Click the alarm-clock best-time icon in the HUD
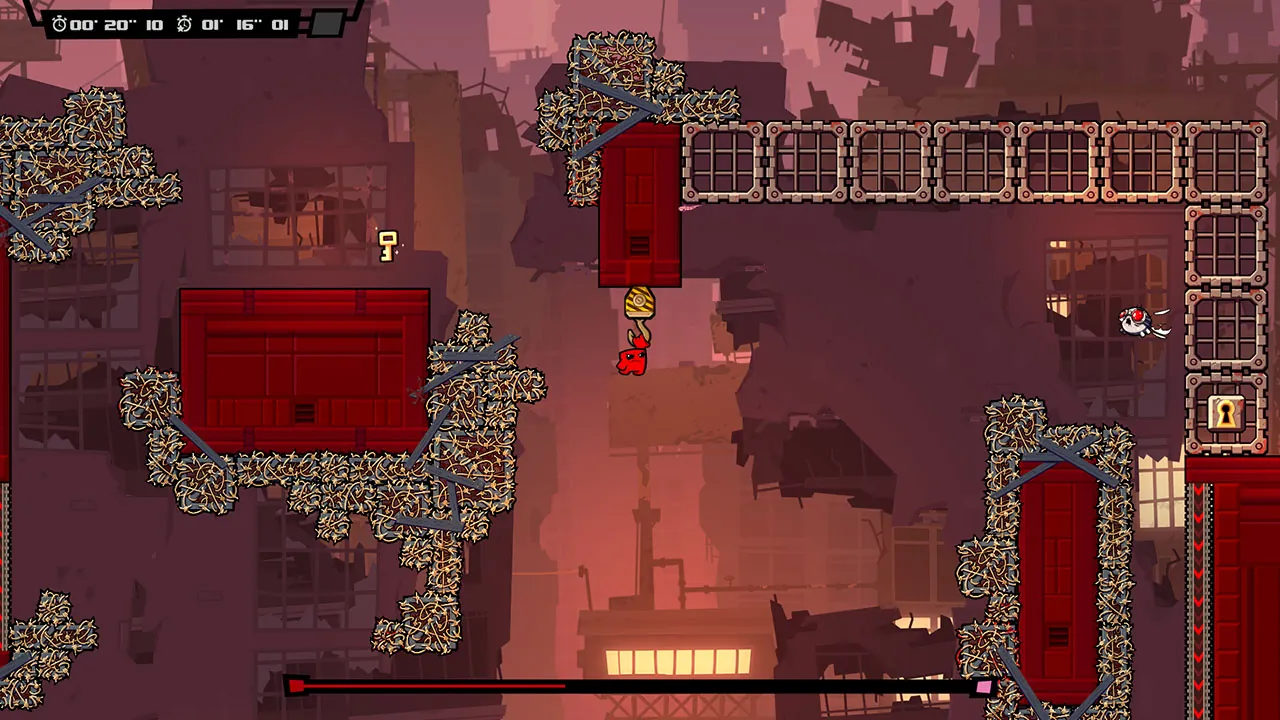This screenshot has height=720, width=1280. point(182,24)
